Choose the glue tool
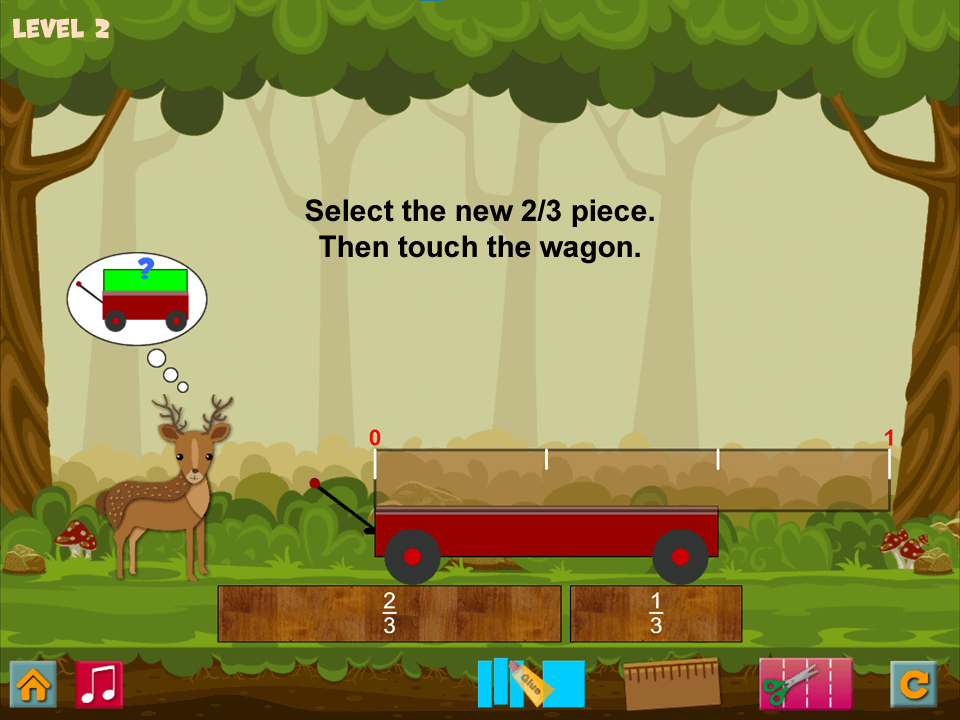This screenshot has width=960, height=720. [x=531, y=684]
